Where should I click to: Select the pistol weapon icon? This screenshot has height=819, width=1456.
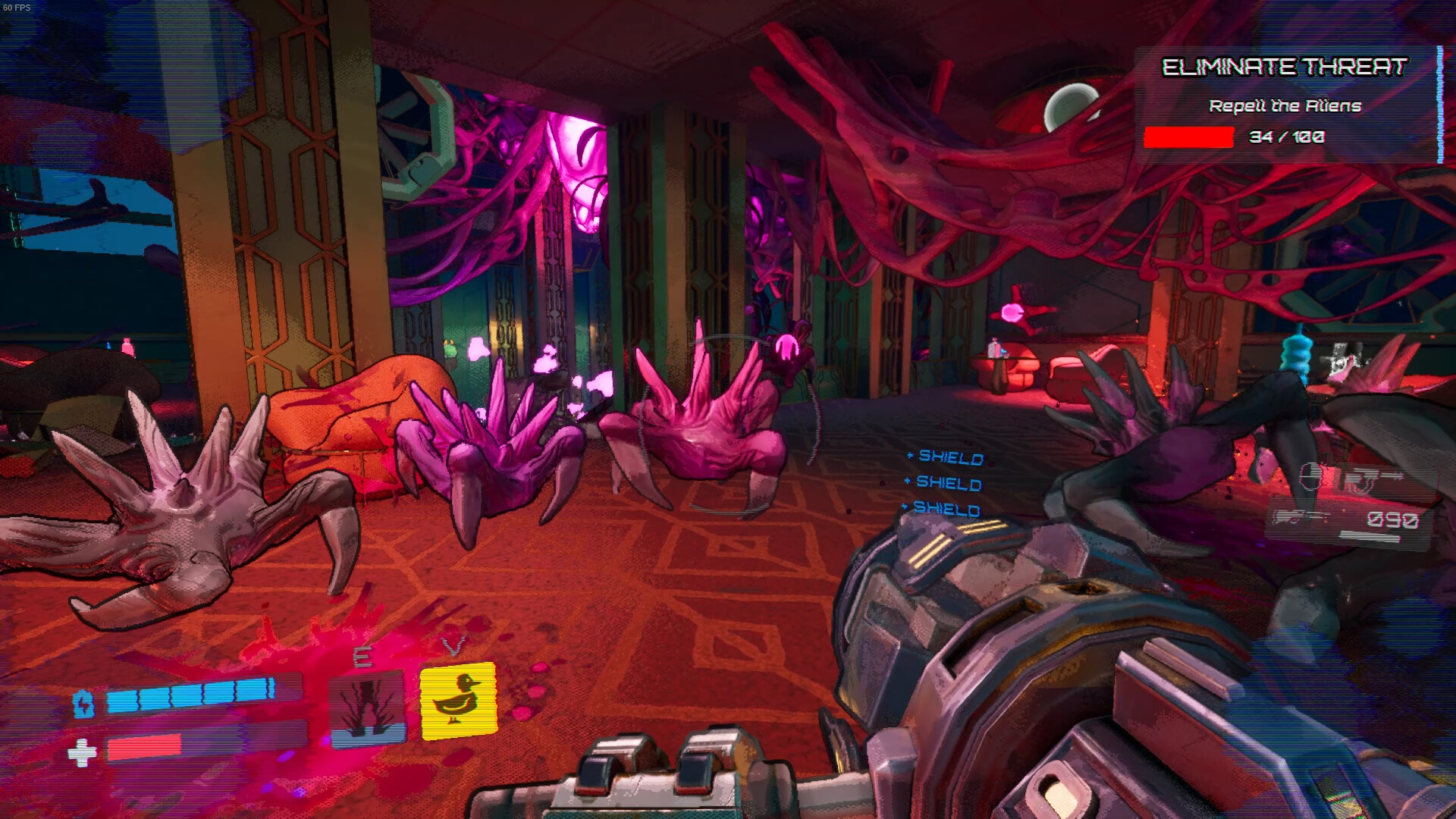coord(1371,480)
